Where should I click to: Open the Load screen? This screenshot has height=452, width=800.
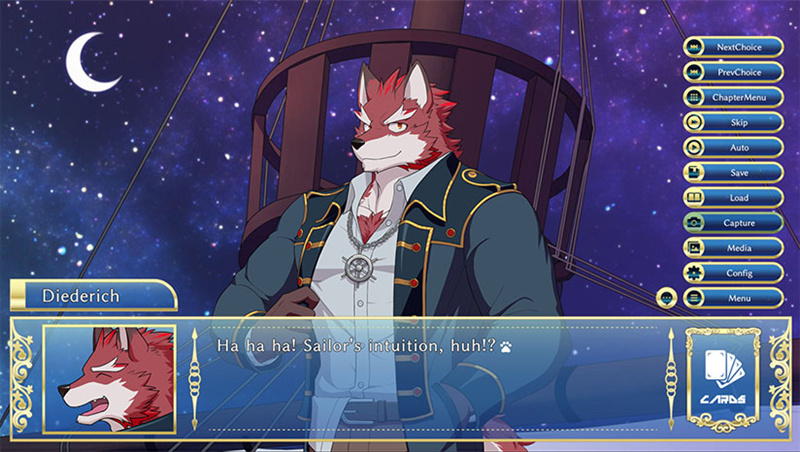(x=733, y=198)
